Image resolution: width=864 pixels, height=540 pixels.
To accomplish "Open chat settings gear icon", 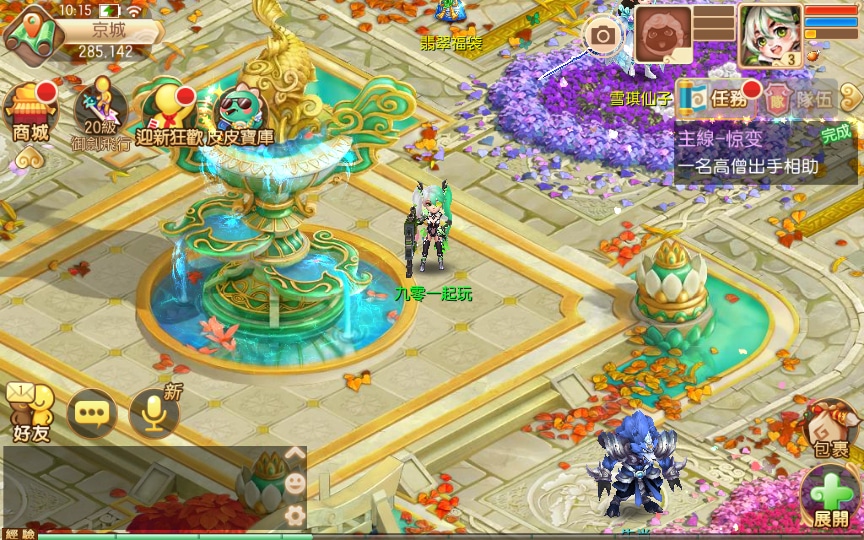I will click(295, 515).
